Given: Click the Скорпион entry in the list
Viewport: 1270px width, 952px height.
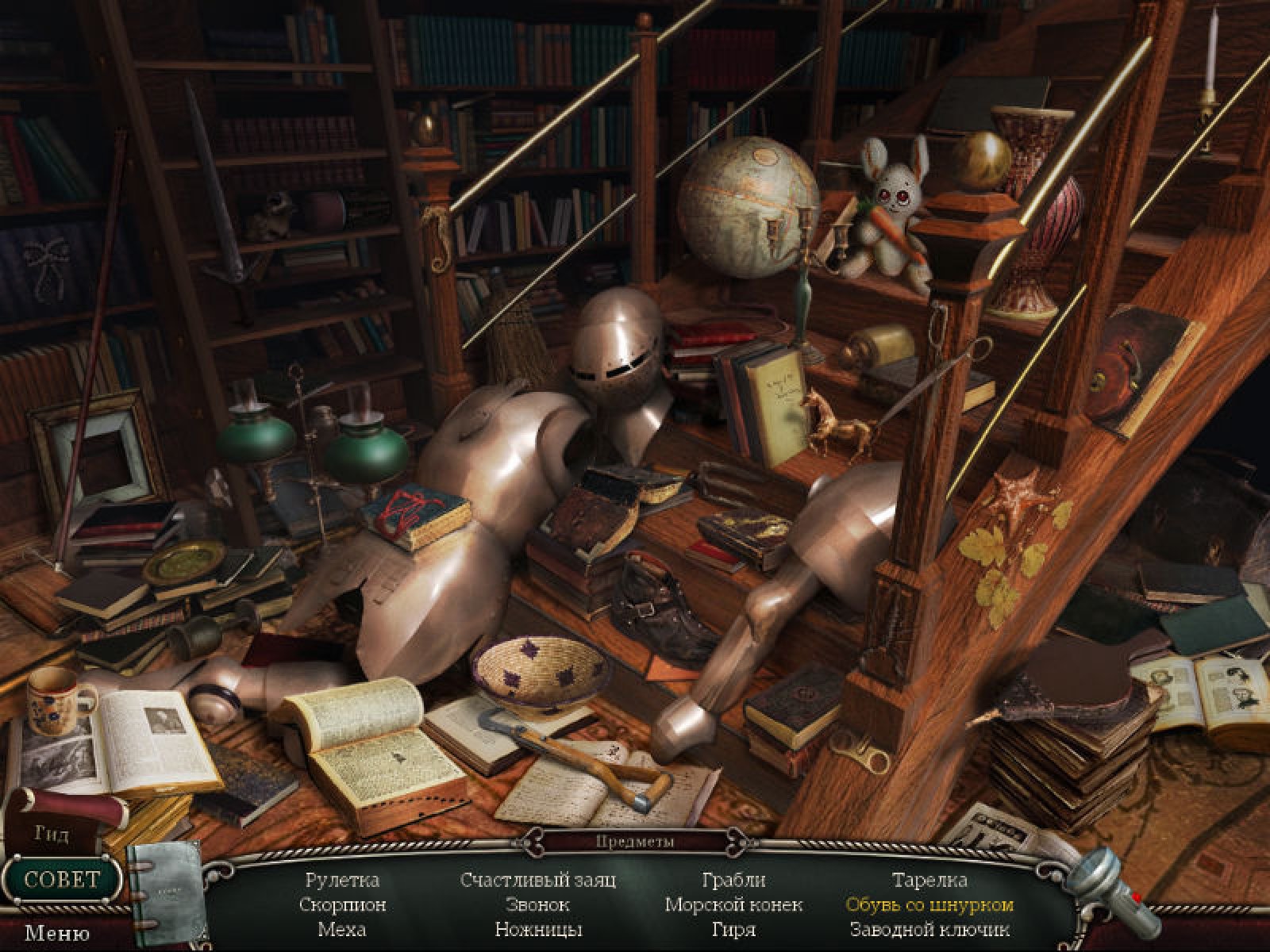Looking at the screenshot, I should pos(342,904).
